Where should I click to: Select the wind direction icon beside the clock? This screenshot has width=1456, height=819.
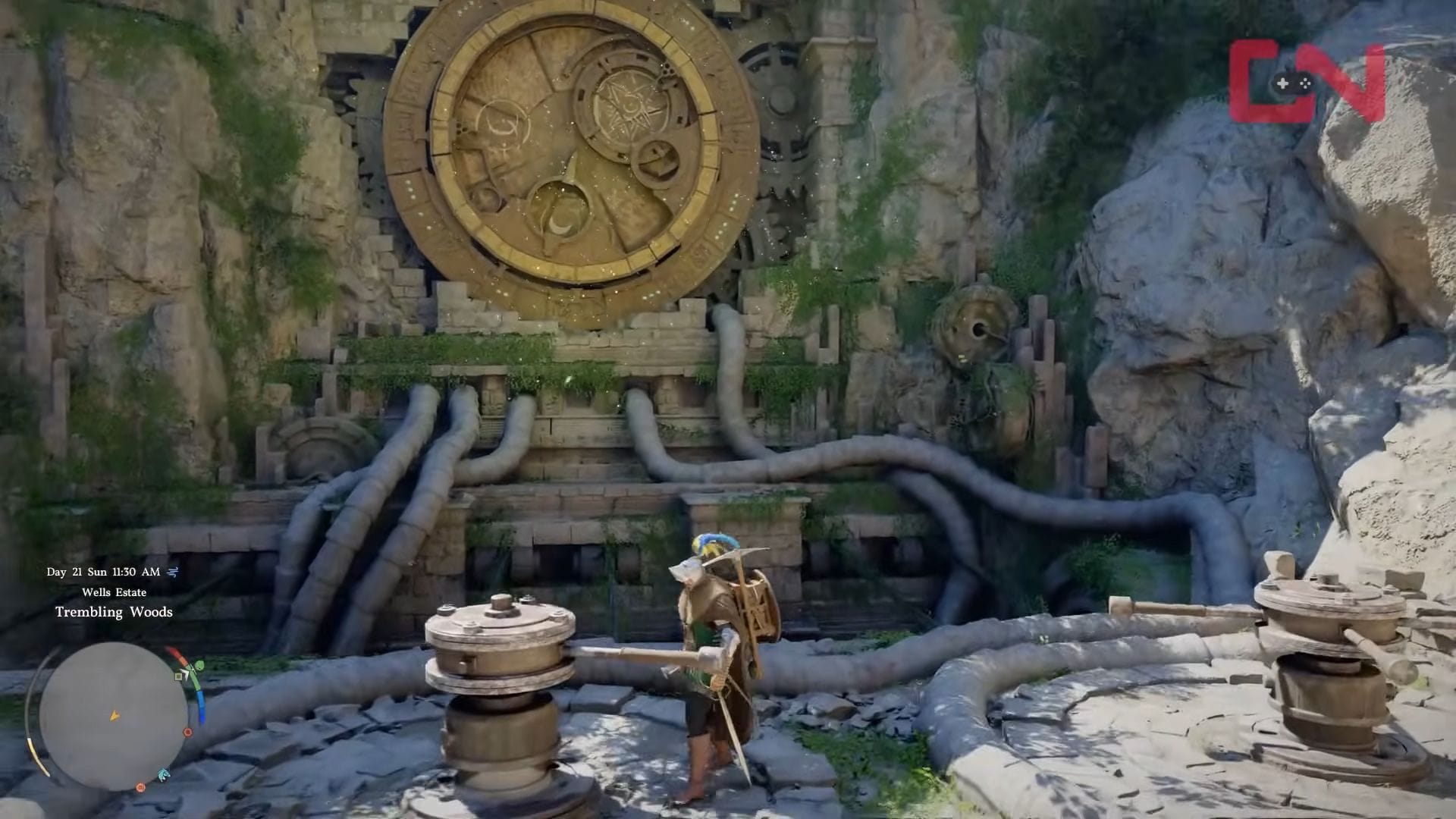(172, 571)
